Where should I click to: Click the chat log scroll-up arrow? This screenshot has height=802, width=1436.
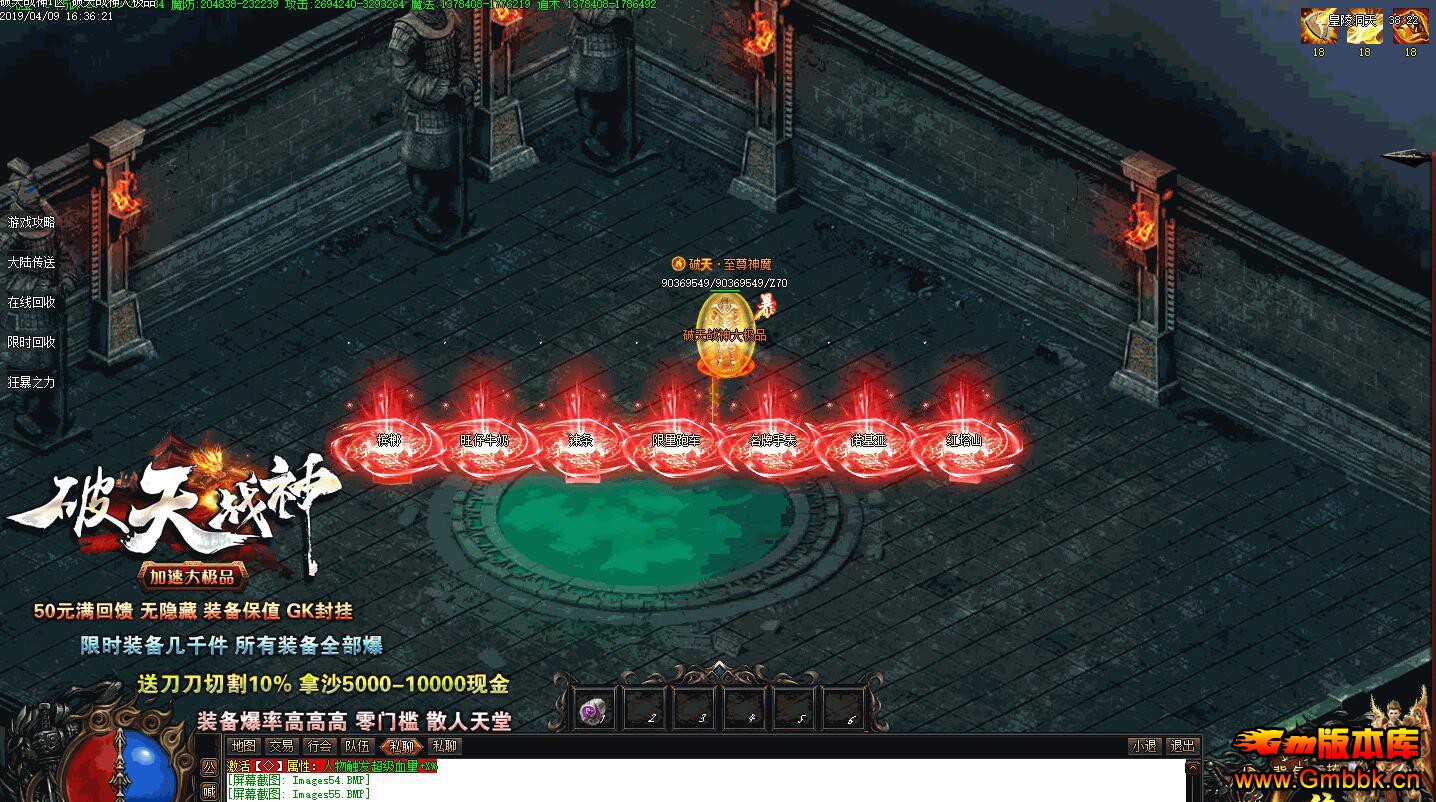click(1192, 768)
